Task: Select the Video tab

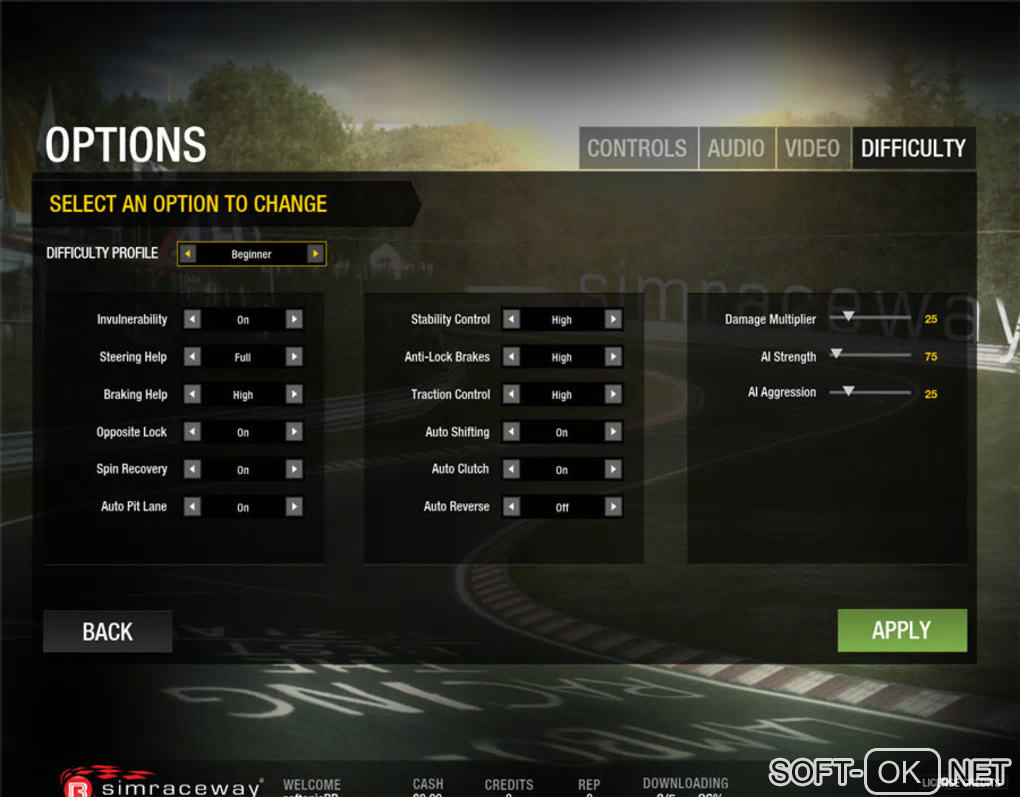Action: [x=811, y=148]
